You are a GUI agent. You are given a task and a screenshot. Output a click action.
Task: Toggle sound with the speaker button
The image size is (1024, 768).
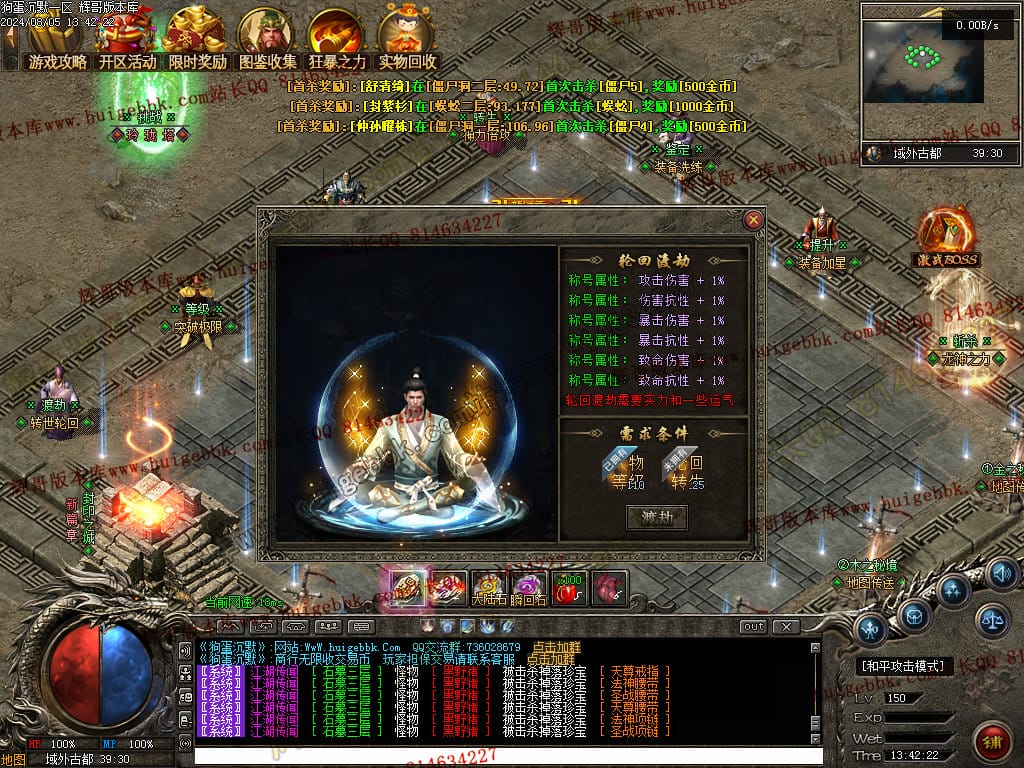point(1001,573)
